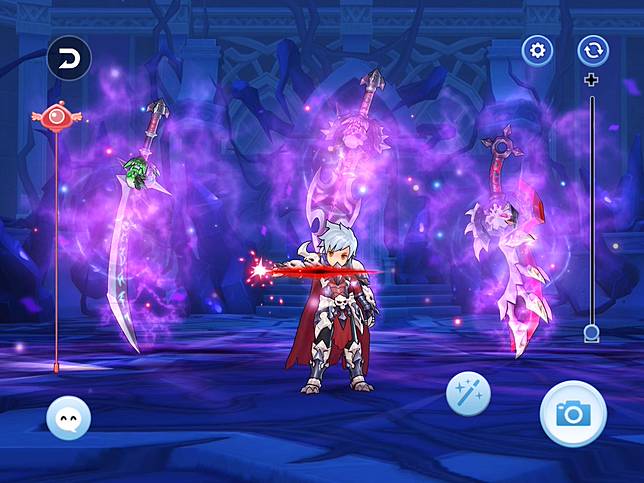644x483 pixels.
Task: Open the smiley chat bubble emotes
Action: click(68, 417)
